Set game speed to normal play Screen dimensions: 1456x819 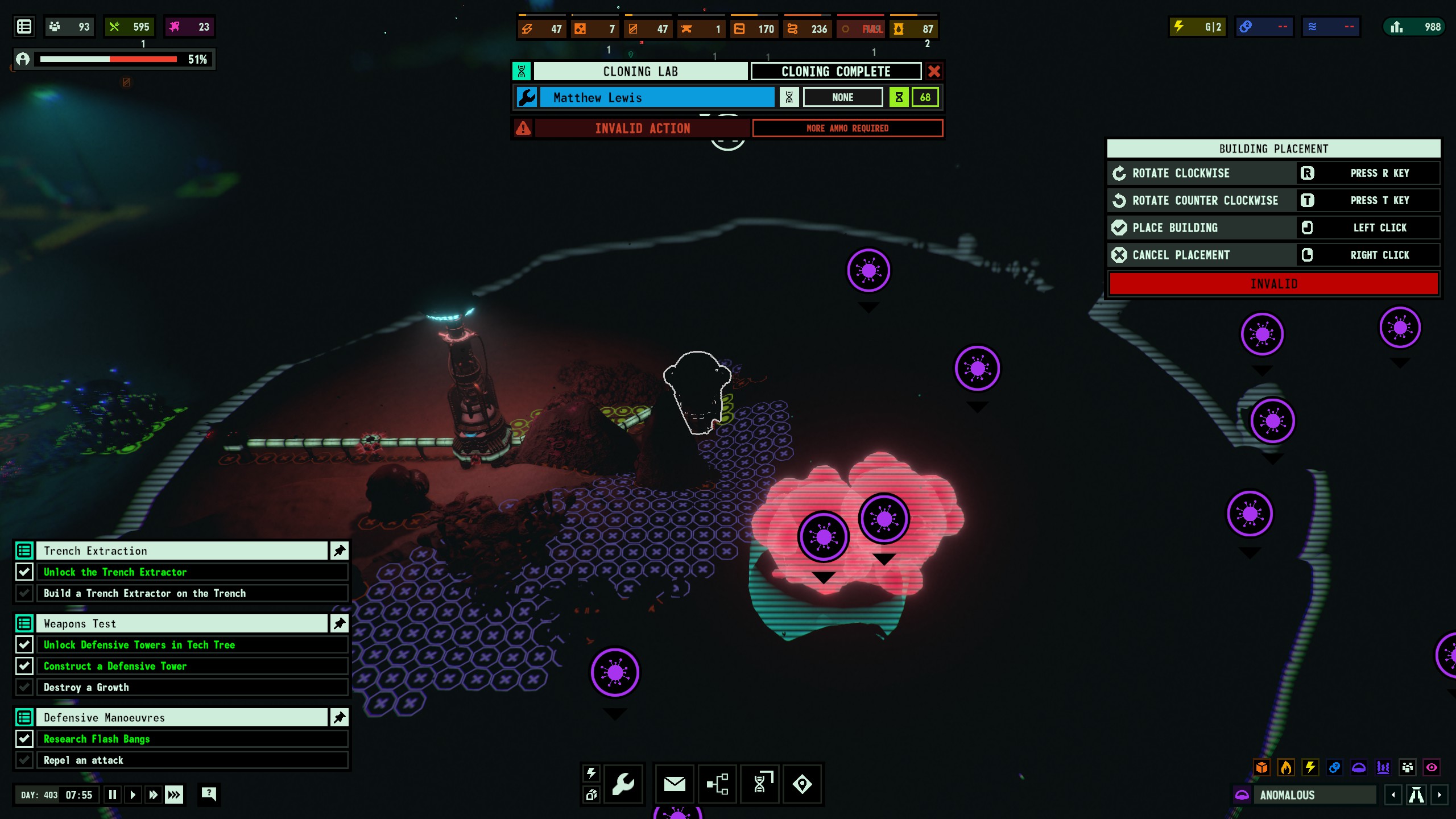tap(133, 795)
